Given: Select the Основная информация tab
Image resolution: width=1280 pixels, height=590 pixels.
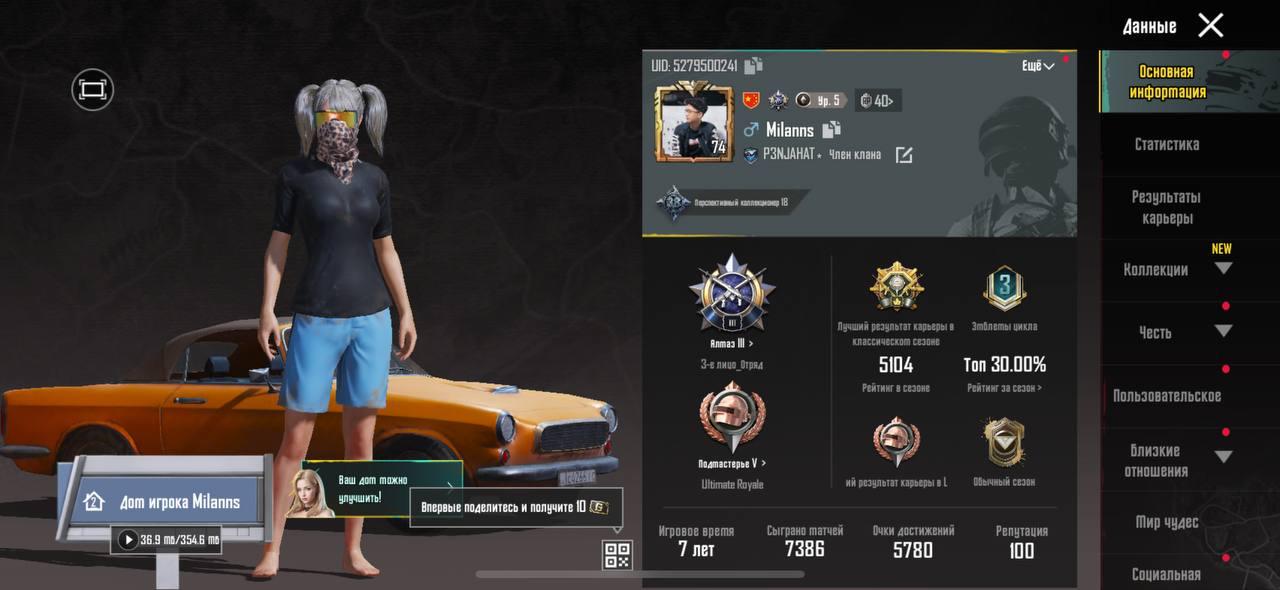Looking at the screenshot, I should (1166, 82).
